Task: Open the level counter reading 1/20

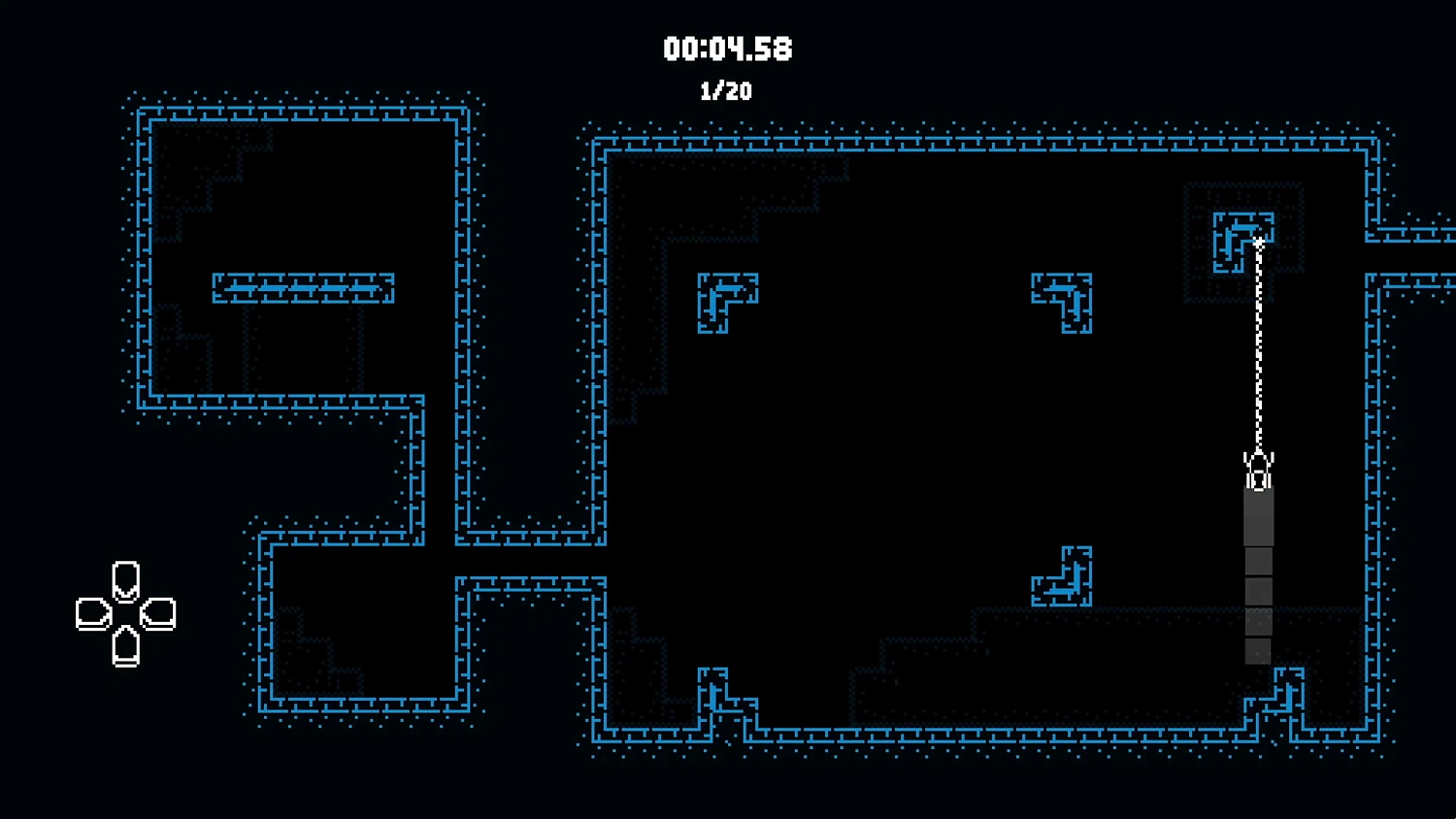Action: (726, 92)
